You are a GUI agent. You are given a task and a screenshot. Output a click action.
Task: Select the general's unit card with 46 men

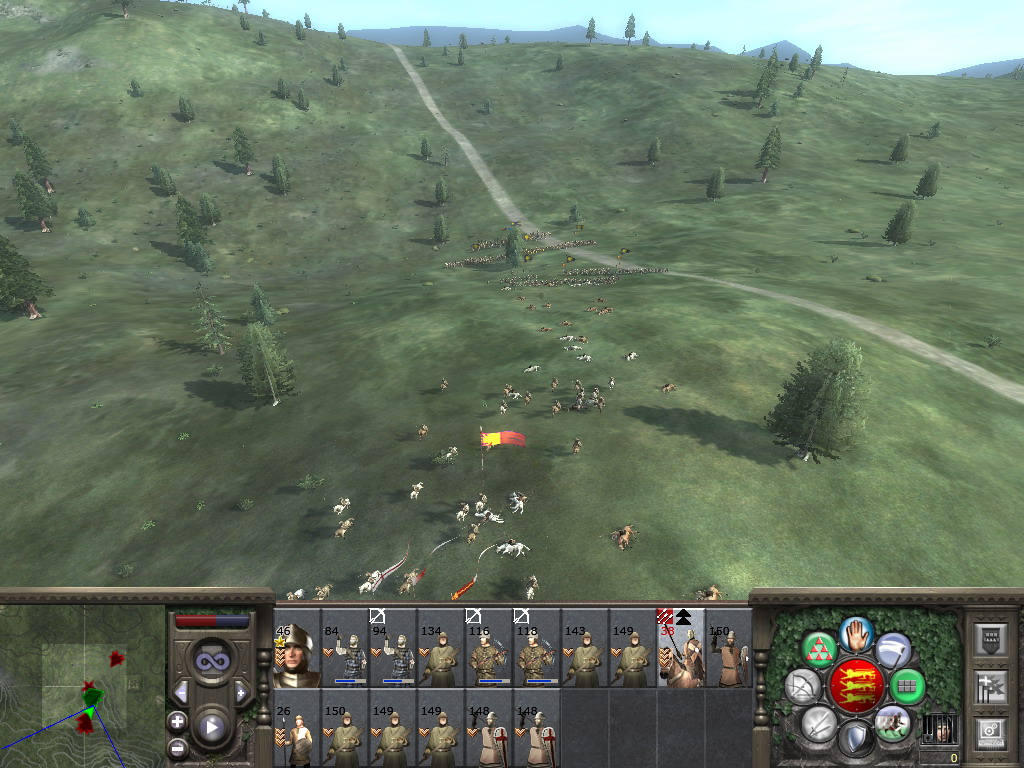[297, 655]
